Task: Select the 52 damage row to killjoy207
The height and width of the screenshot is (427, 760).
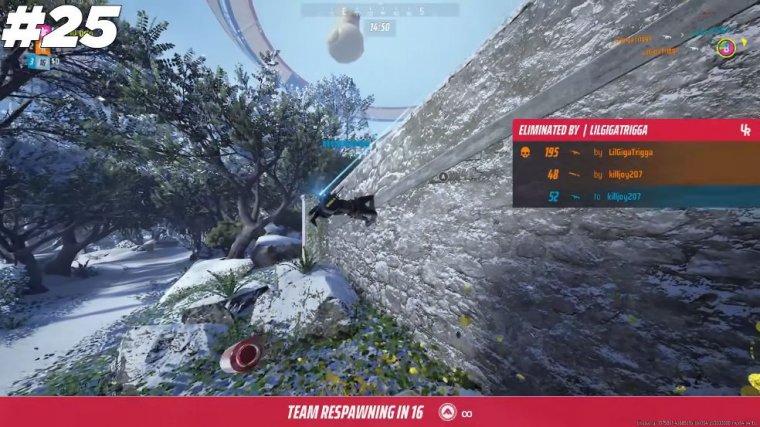Action: point(636,197)
